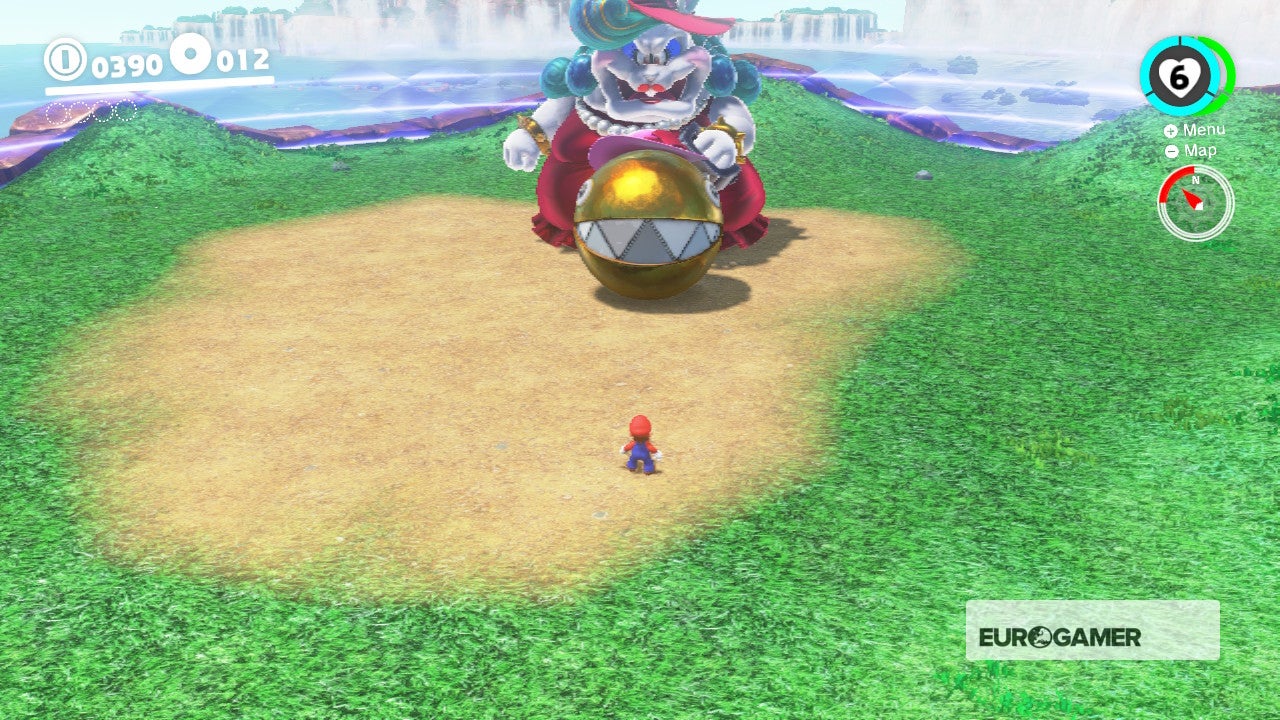This screenshot has width=1280, height=720.
Task: Select Mario standing in the dirt arena
Action: tap(641, 445)
